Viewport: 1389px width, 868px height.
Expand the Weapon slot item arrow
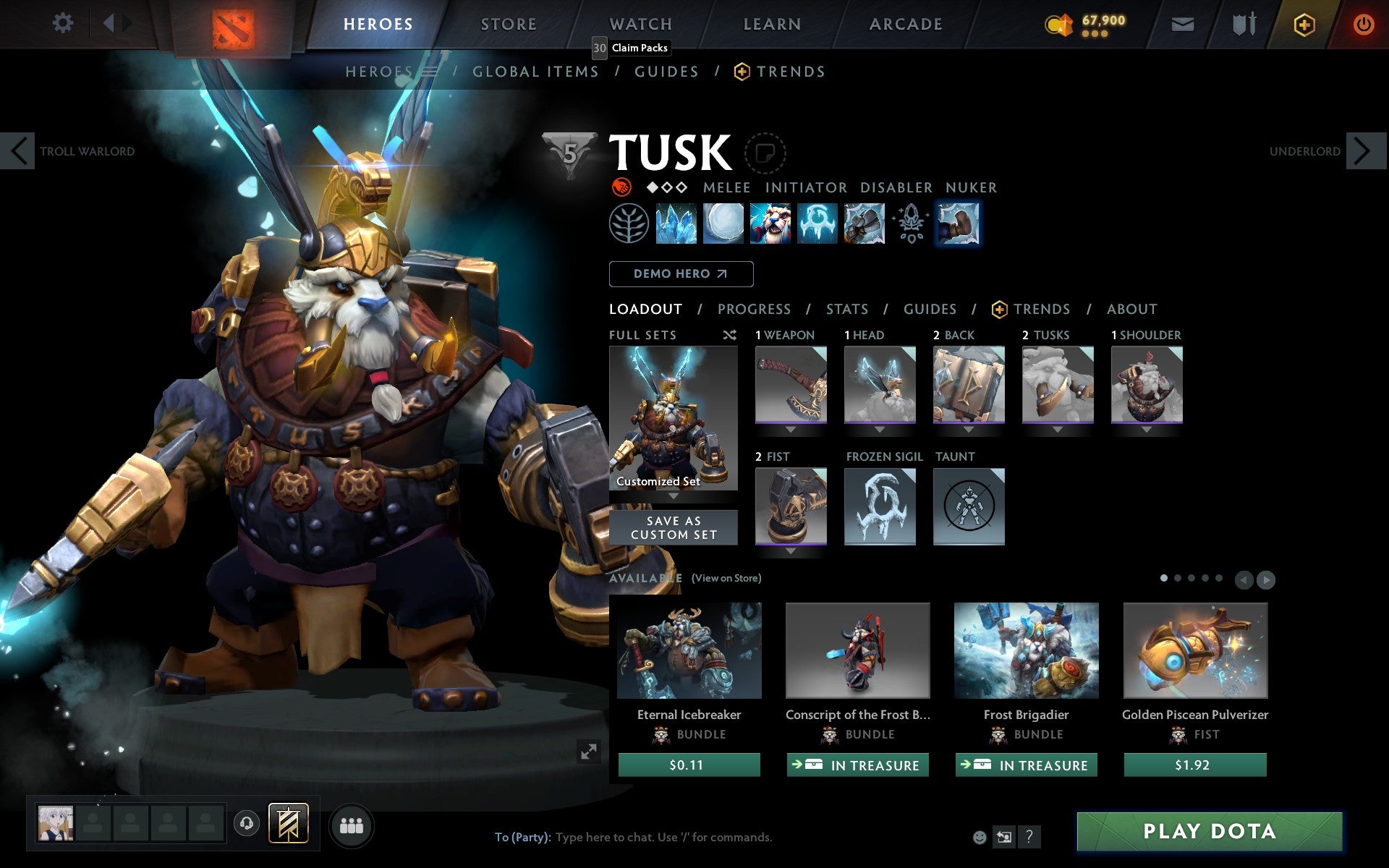pos(791,429)
